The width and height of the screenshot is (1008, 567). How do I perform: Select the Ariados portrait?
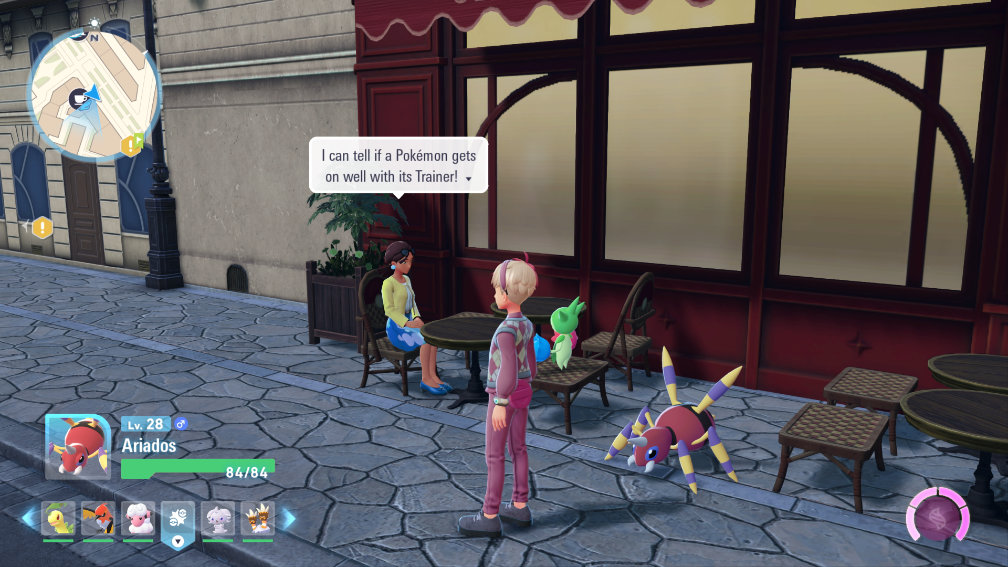77,445
